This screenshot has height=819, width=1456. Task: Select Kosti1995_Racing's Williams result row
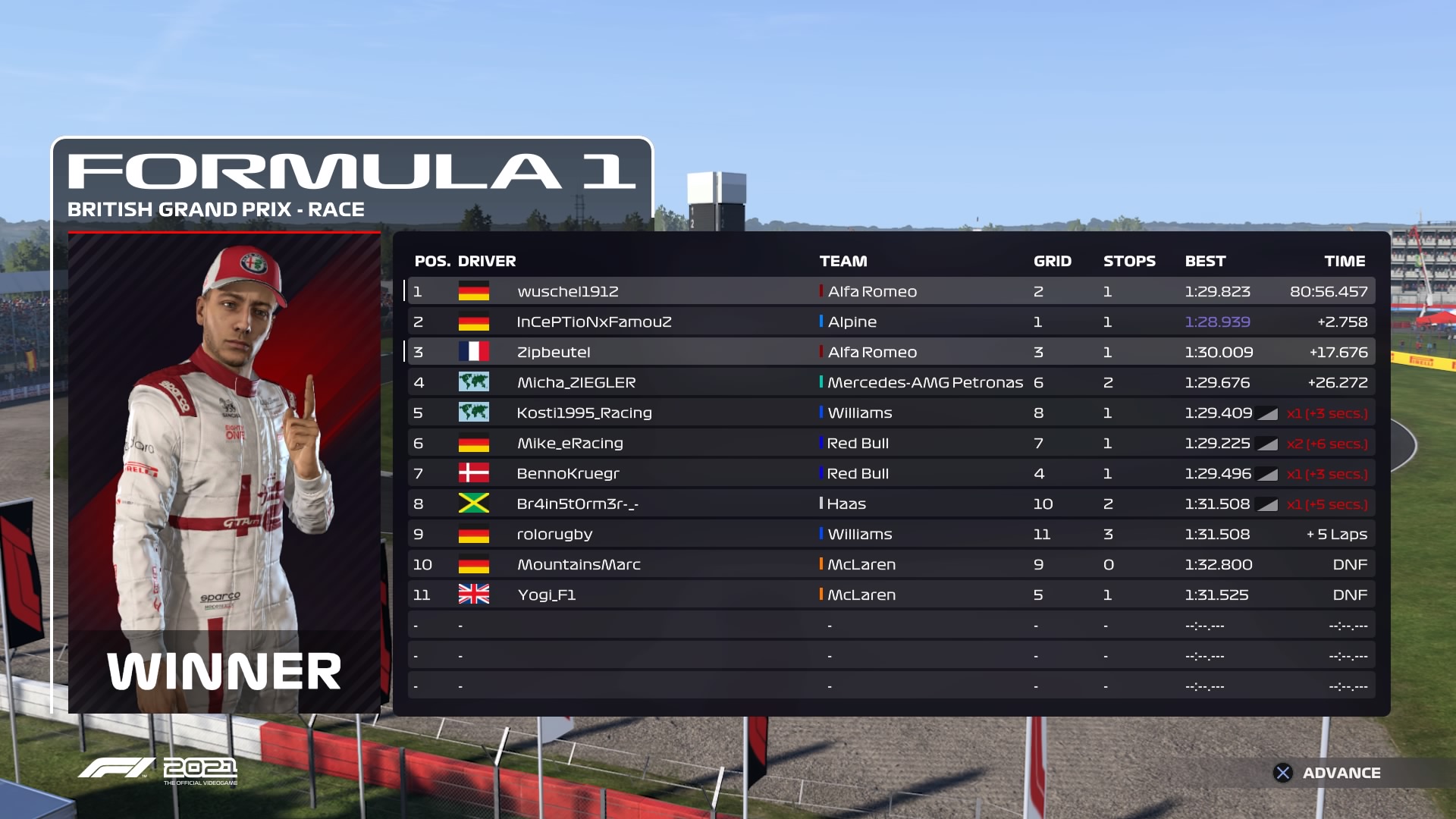[x=891, y=413]
